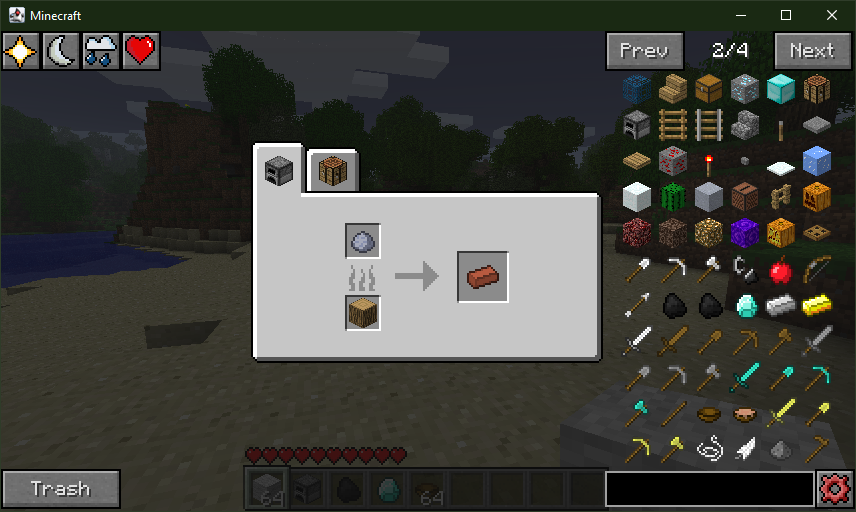
Task: Open options with the red gear button
Action: pyautogui.click(x=835, y=490)
